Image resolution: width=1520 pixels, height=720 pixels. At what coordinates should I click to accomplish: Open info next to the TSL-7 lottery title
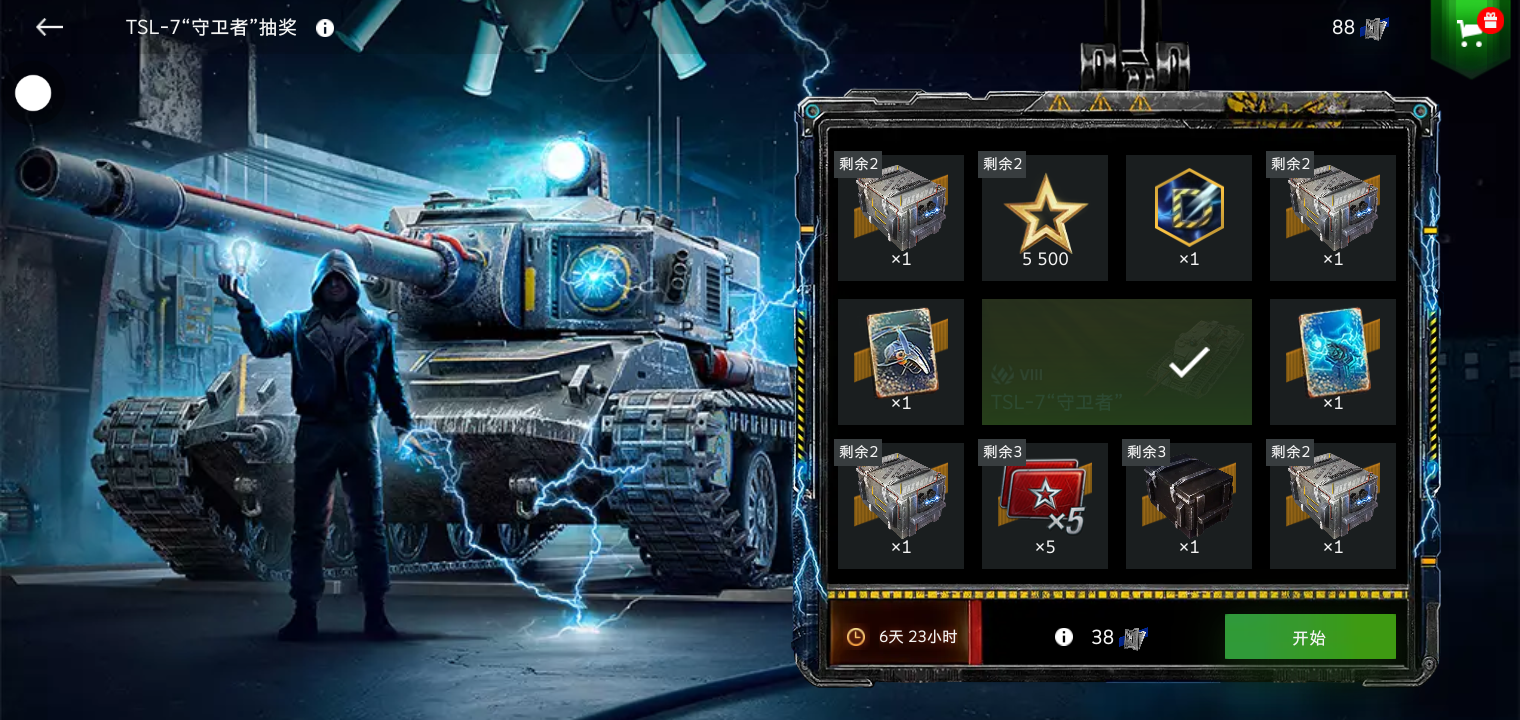tap(325, 28)
